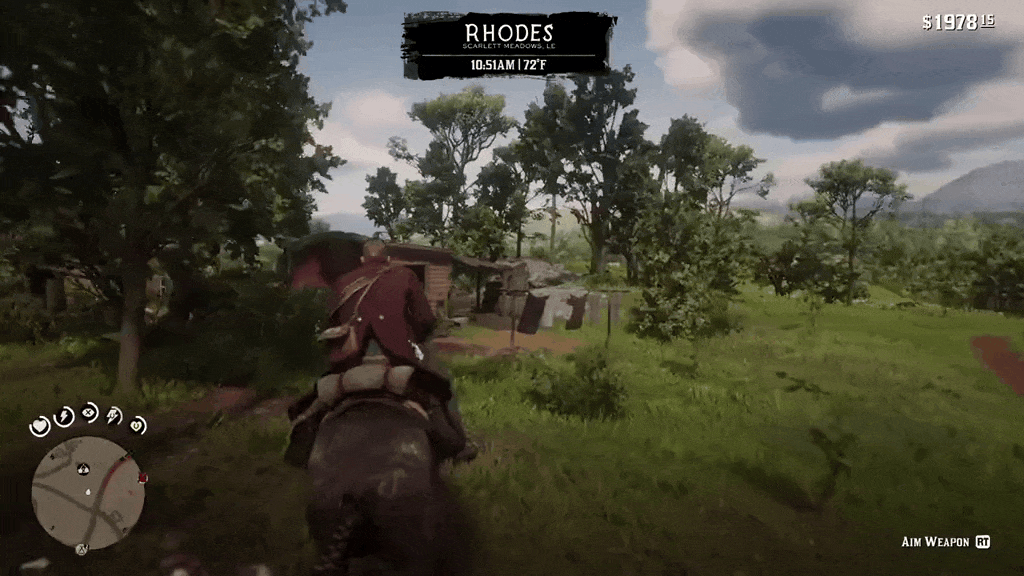
Task: Click the red marker on the minimap's edge
Action: 142,479
